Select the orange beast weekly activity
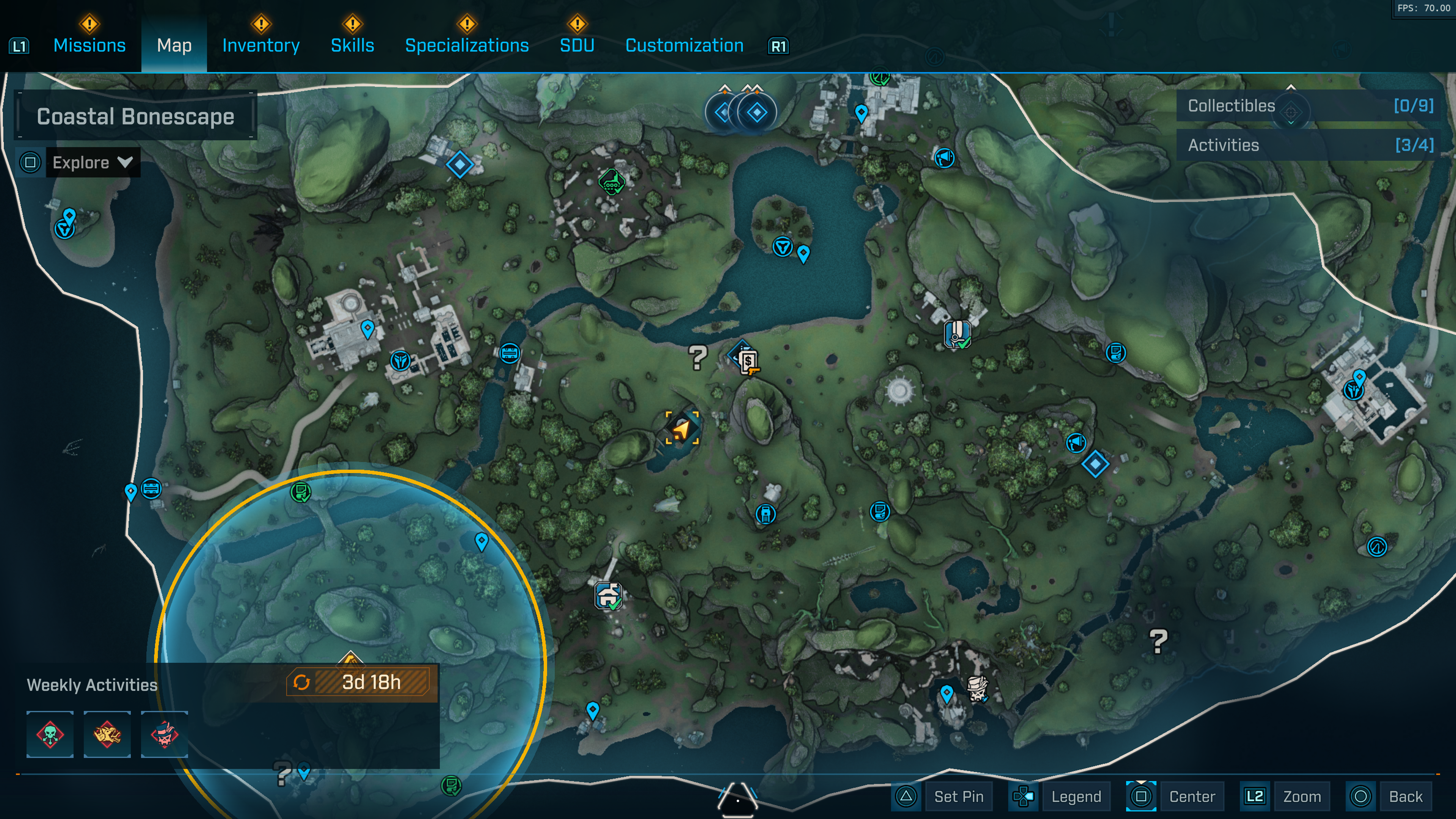 coord(107,734)
